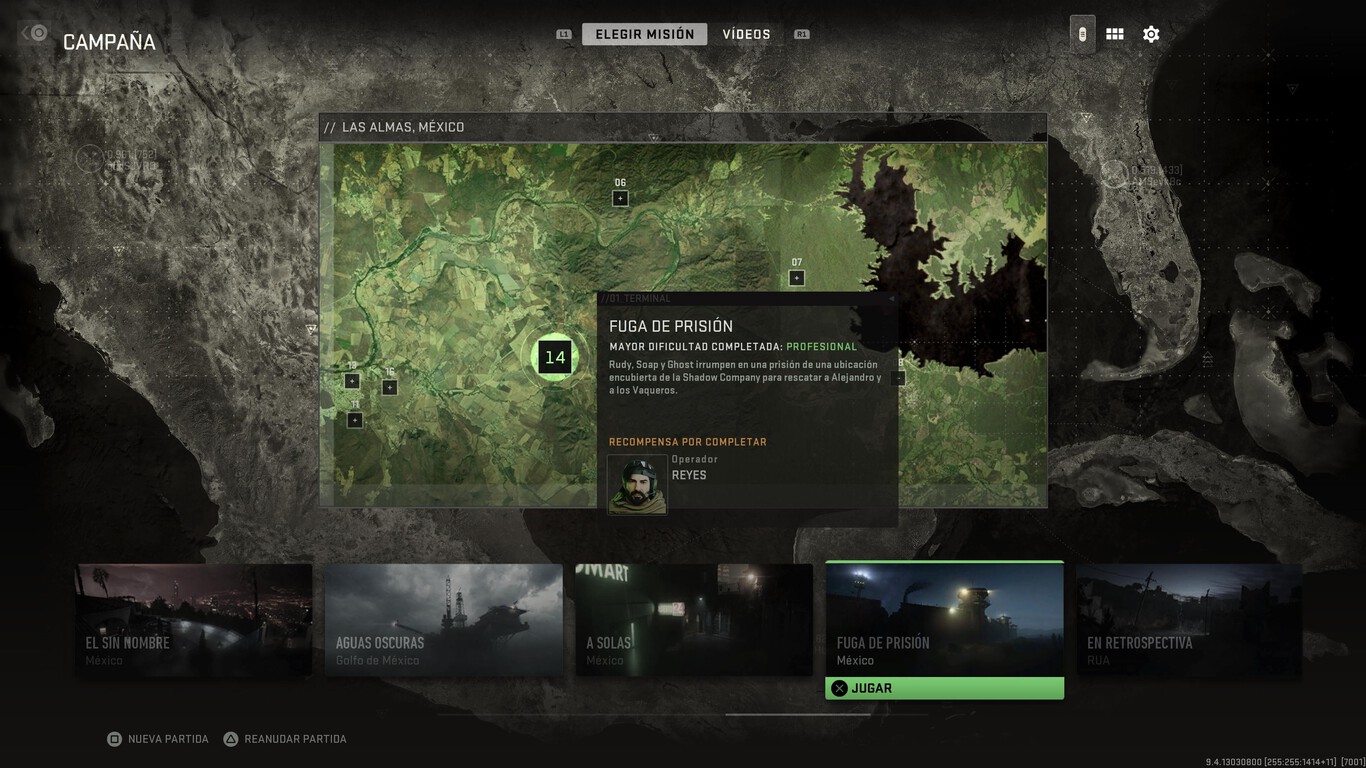Click the grid/channels icon at top right

[1115, 33]
